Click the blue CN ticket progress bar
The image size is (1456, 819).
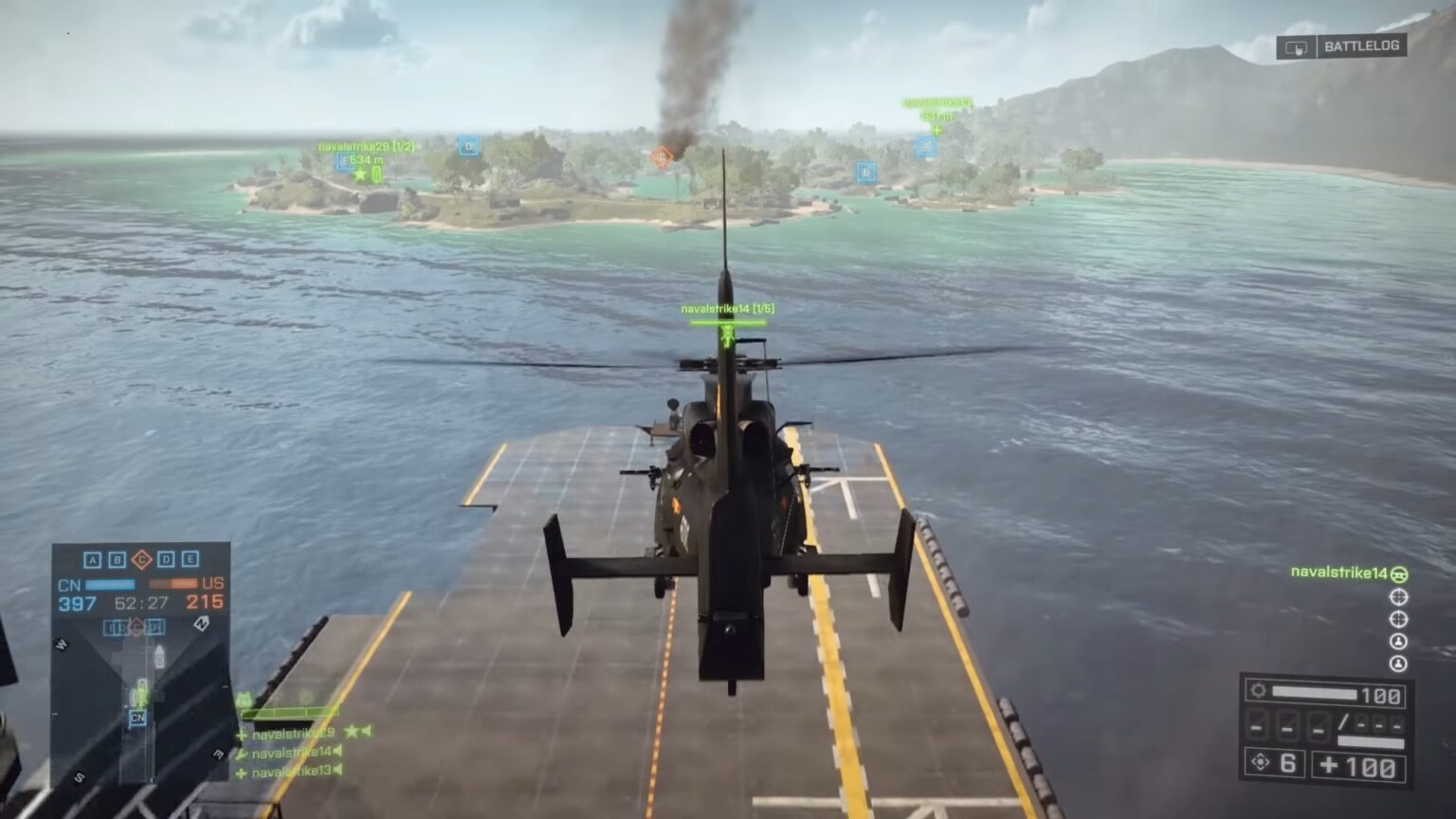tap(110, 584)
